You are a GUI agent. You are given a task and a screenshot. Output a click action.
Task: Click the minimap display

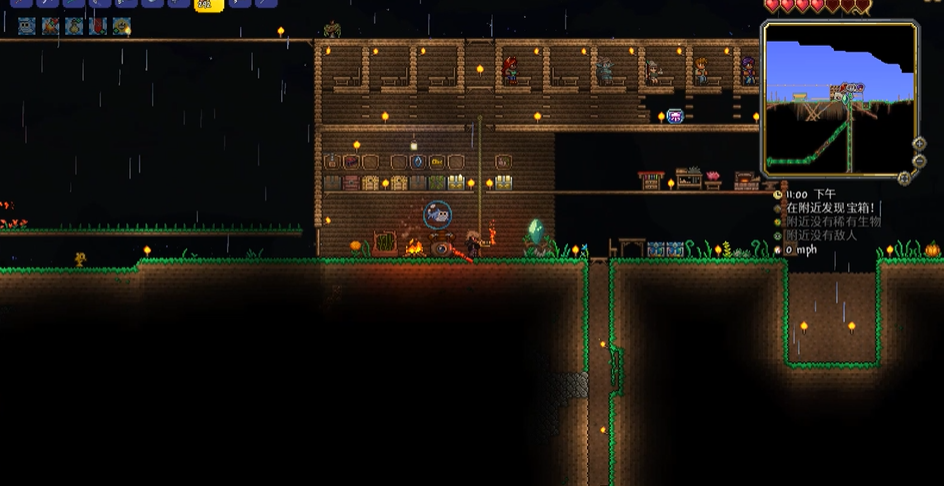click(x=839, y=97)
